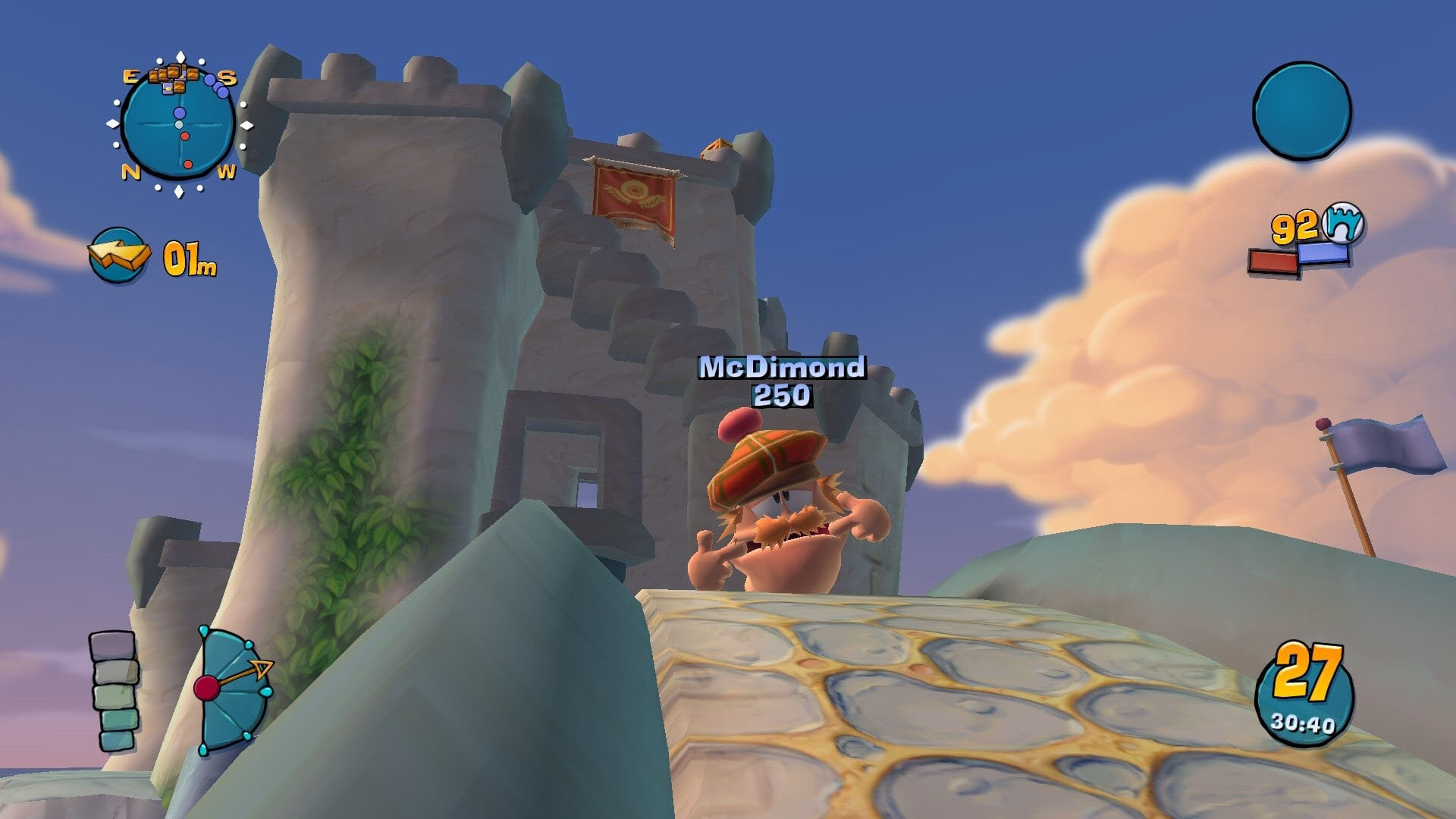Select the blue team castle icon
Image resolution: width=1456 pixels, height=819 pixels.
coord(1342,222)
